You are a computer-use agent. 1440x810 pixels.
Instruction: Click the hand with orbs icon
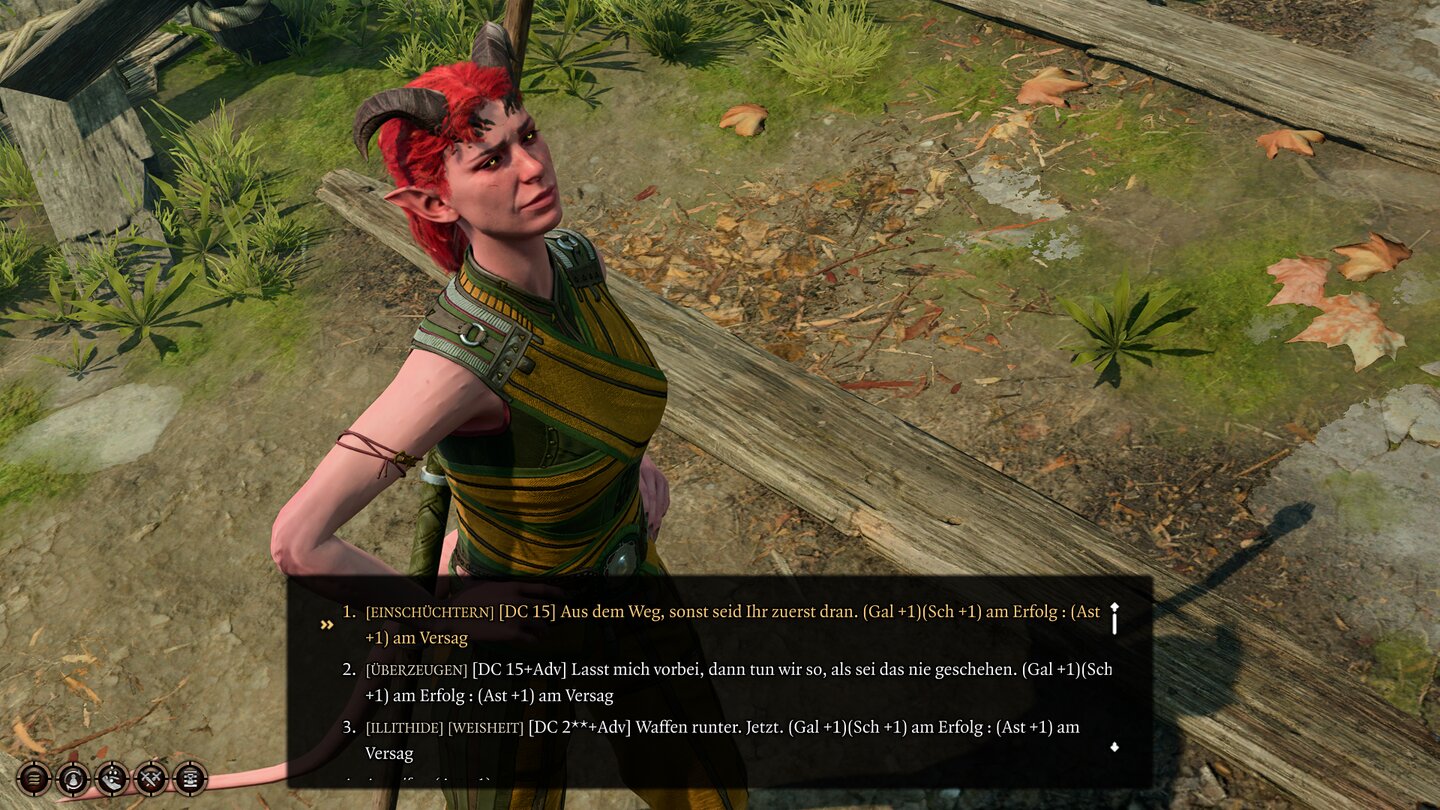pos(111,777)
